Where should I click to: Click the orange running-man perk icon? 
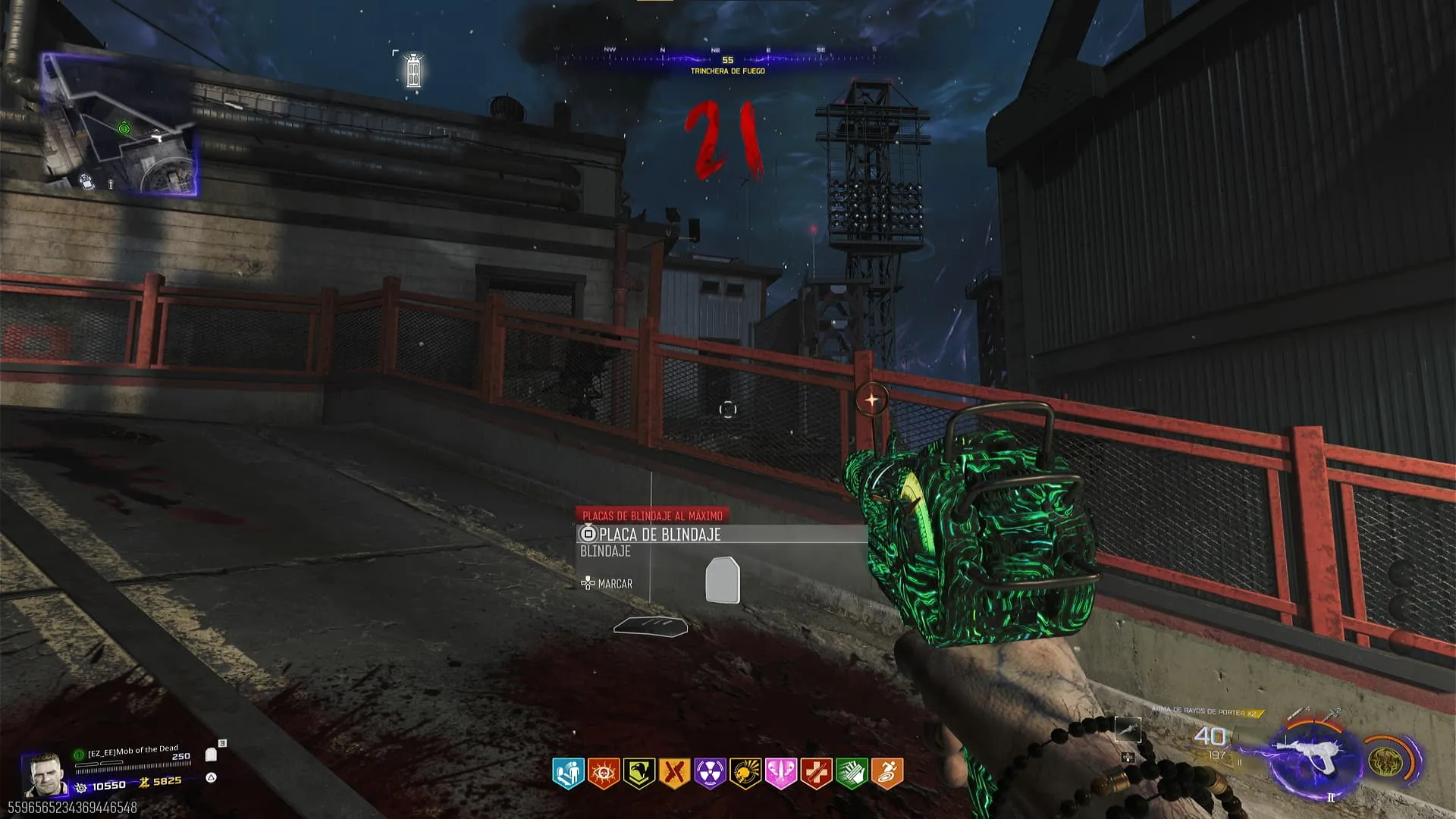[887, 773]
